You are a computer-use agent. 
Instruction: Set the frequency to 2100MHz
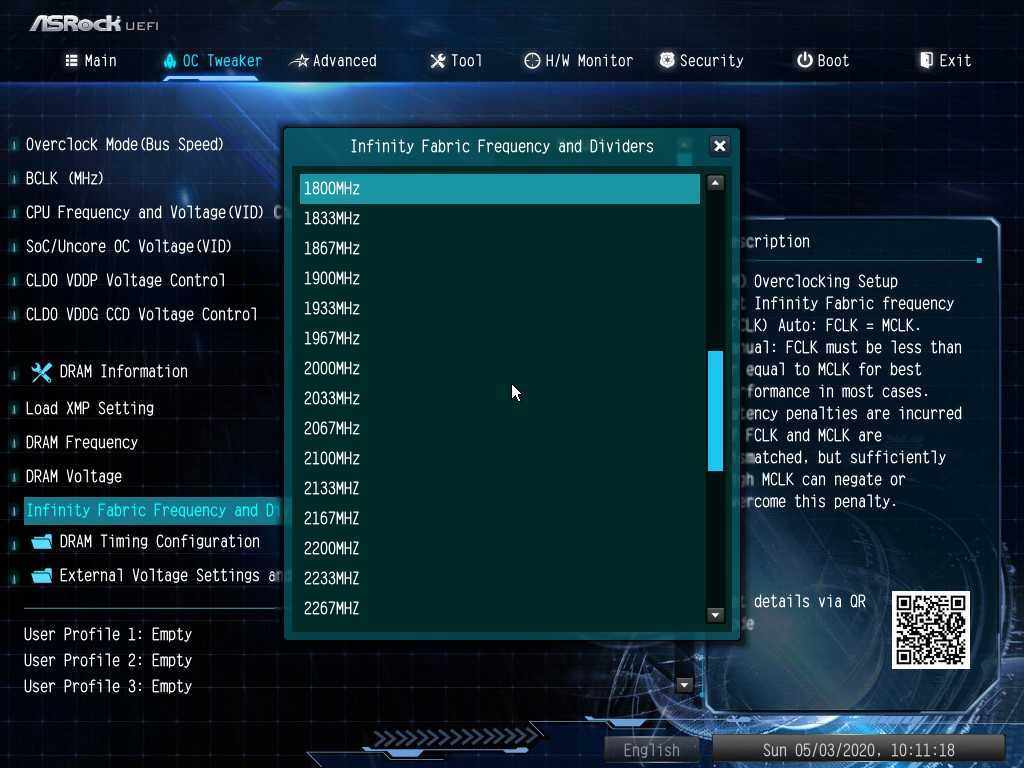tap(499, 458)
